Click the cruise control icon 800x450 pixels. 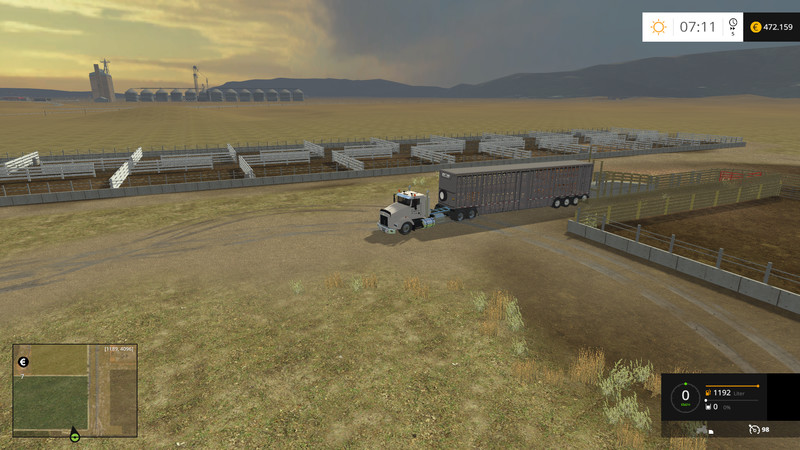753,429
